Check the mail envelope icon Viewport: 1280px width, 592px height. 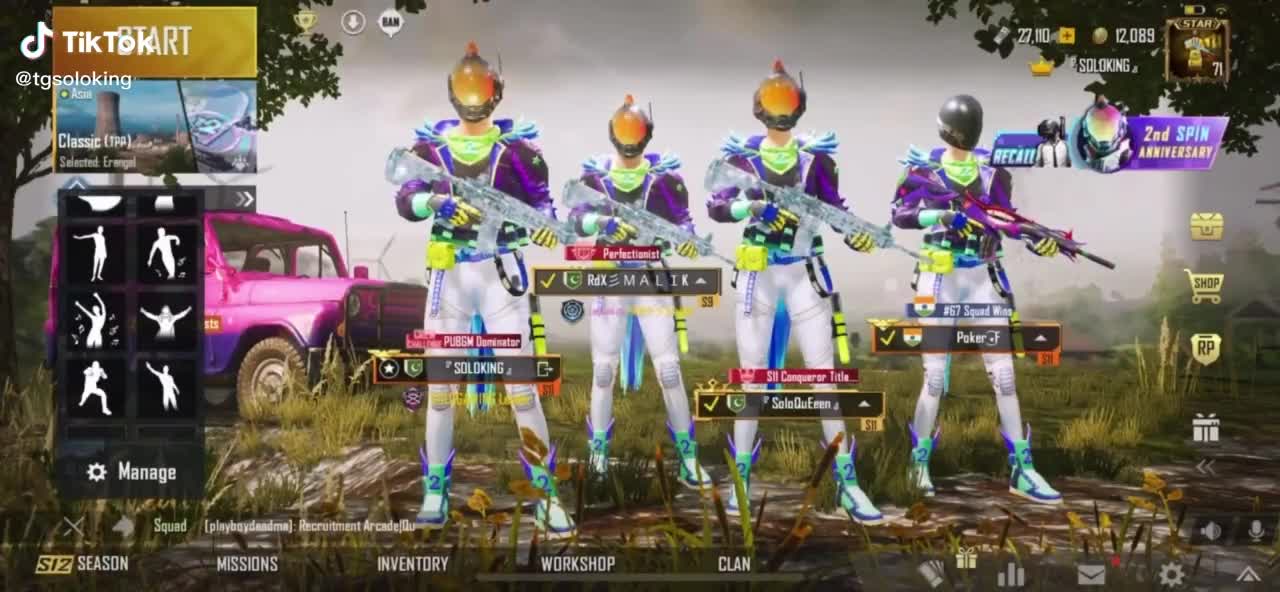pyautogui.click(x=1091, y=573)
